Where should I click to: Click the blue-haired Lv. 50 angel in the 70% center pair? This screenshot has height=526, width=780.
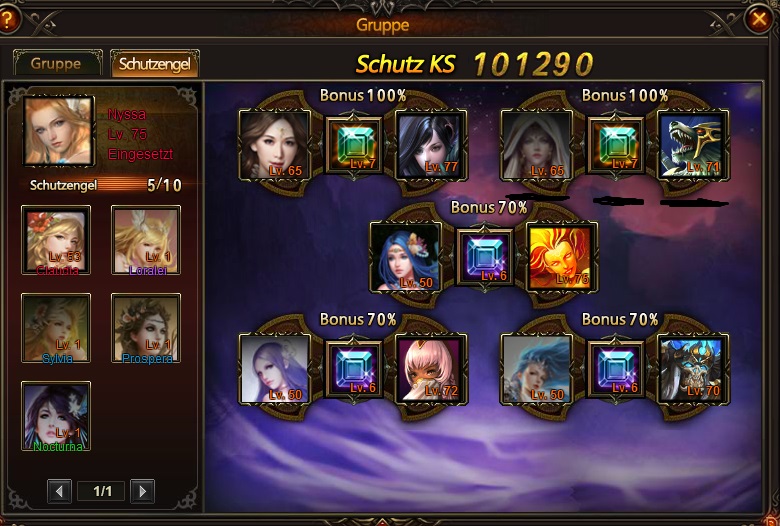pyautogui.click(x=405, y=256)
